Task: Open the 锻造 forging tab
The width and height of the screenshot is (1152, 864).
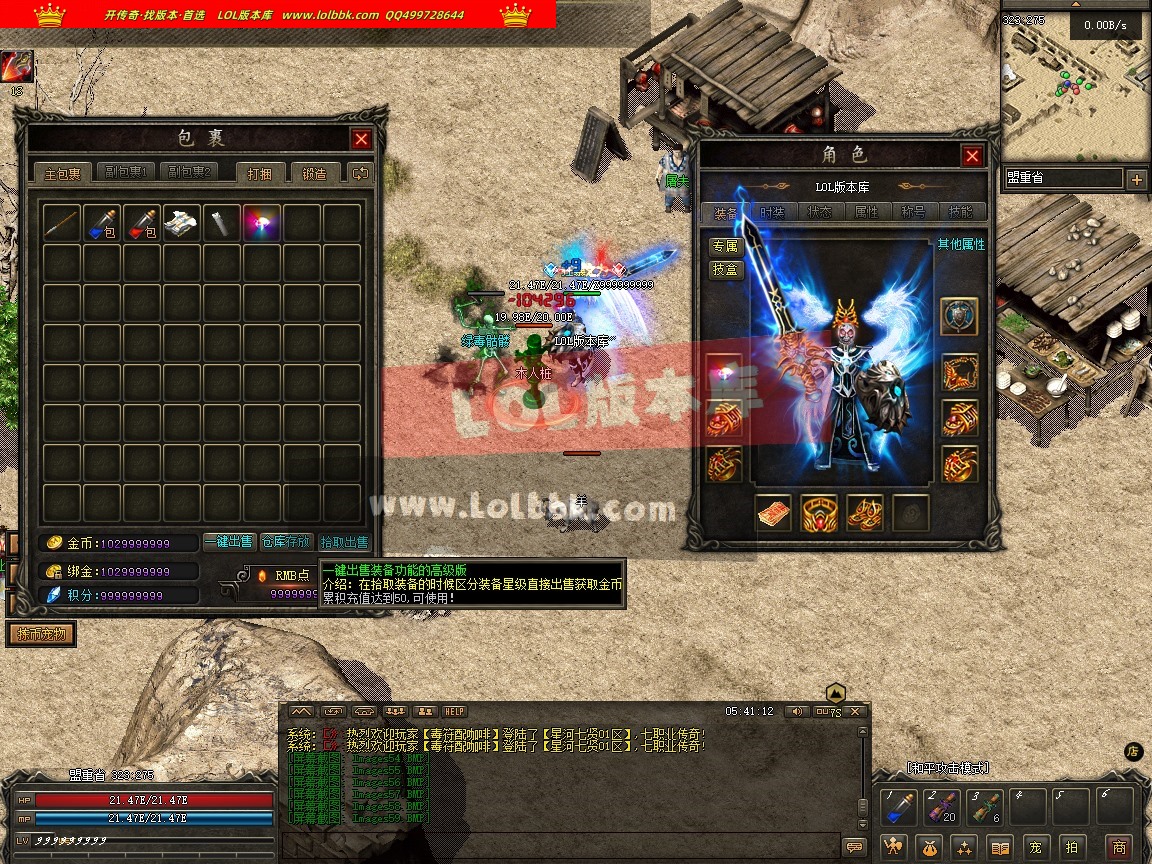Action: 315,173
